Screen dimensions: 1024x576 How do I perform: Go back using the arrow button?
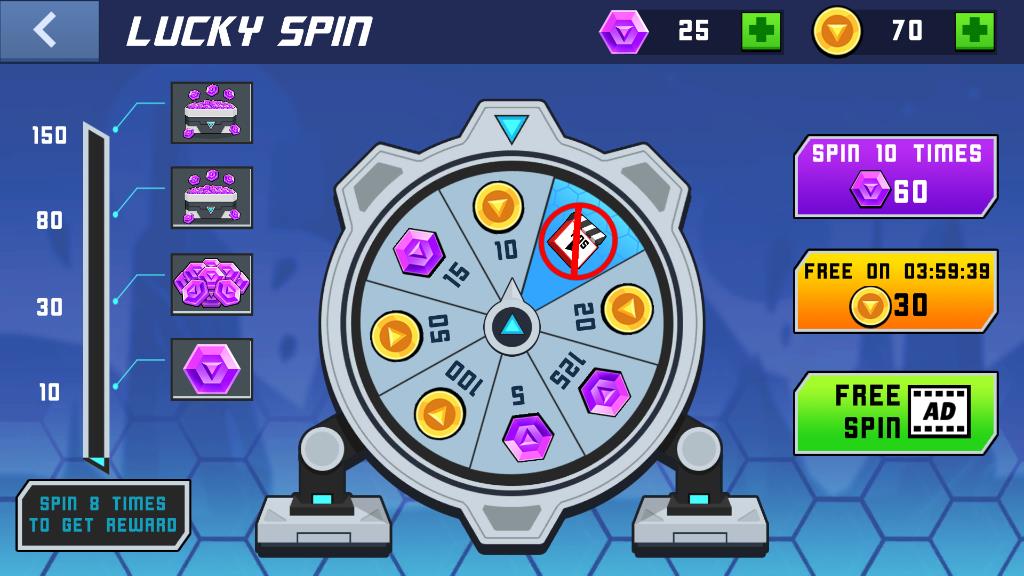click(x=48, y=30)
